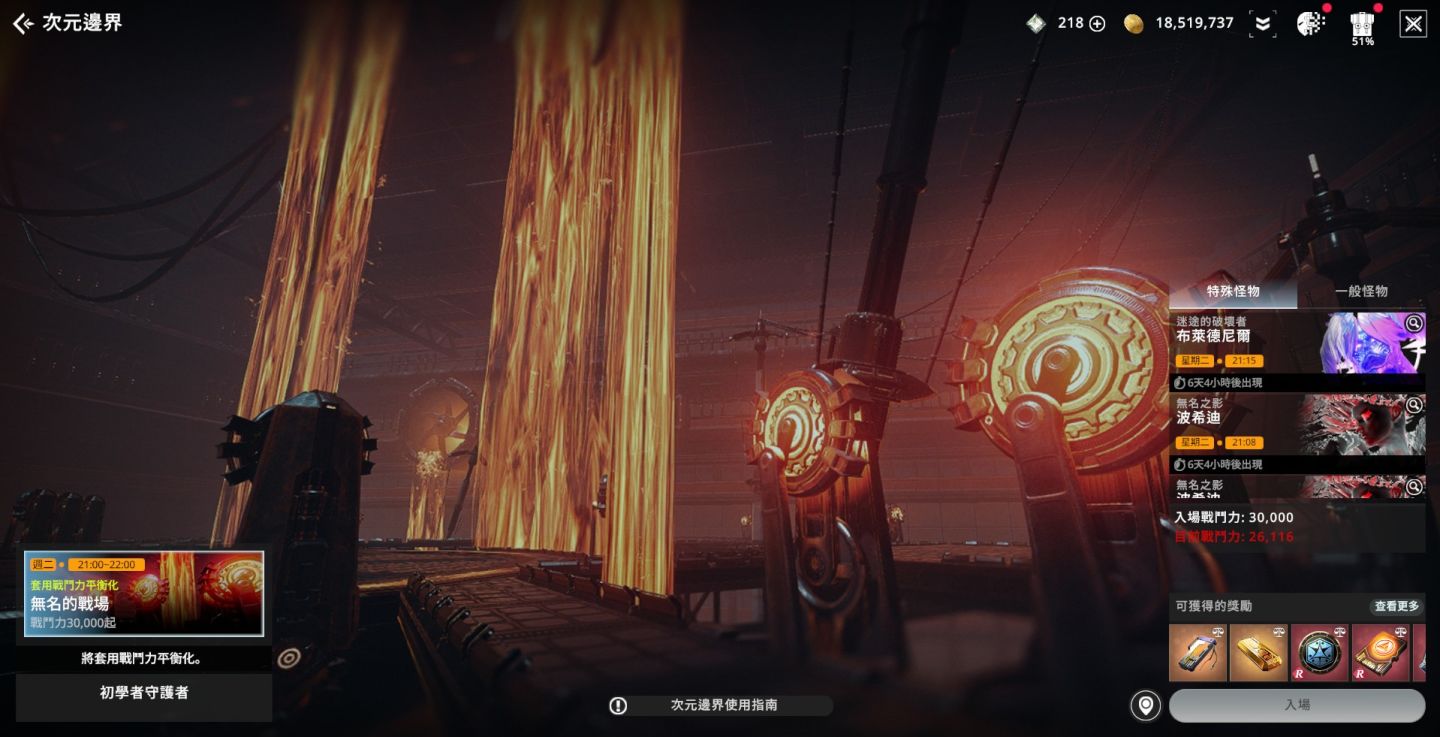Image resolution: width=1440 pixels, height=737 pixels.
Task: Click 查看更多 to view more rewards
Action: click(1396, 606)
